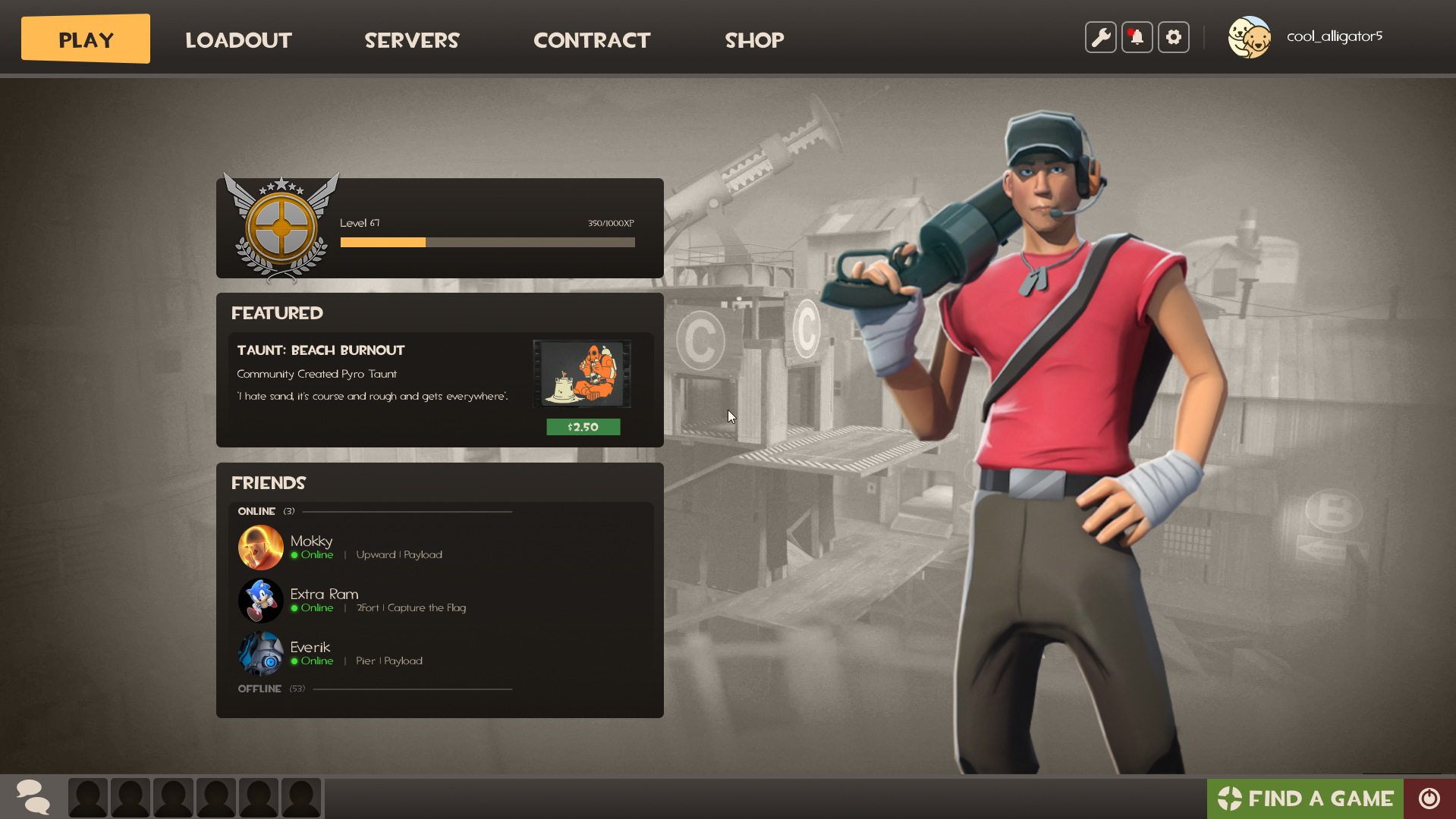The height and width of the screenshot is (819, 1456).
Task: Open settings with the gear icon
Action: tap(1173, 36)
